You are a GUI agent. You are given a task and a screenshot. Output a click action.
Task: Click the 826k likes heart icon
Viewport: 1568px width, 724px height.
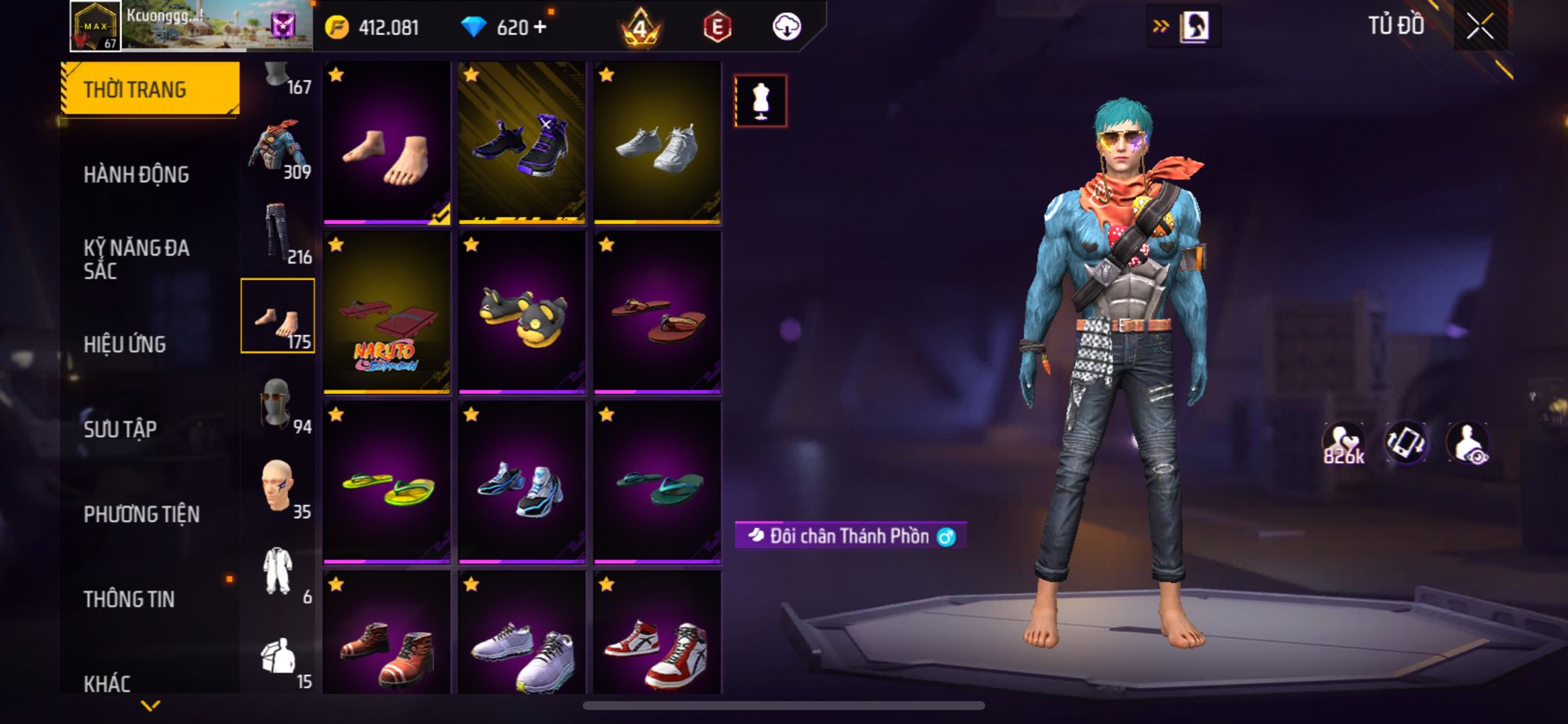pyautogui.click(x=1343, y=443)
